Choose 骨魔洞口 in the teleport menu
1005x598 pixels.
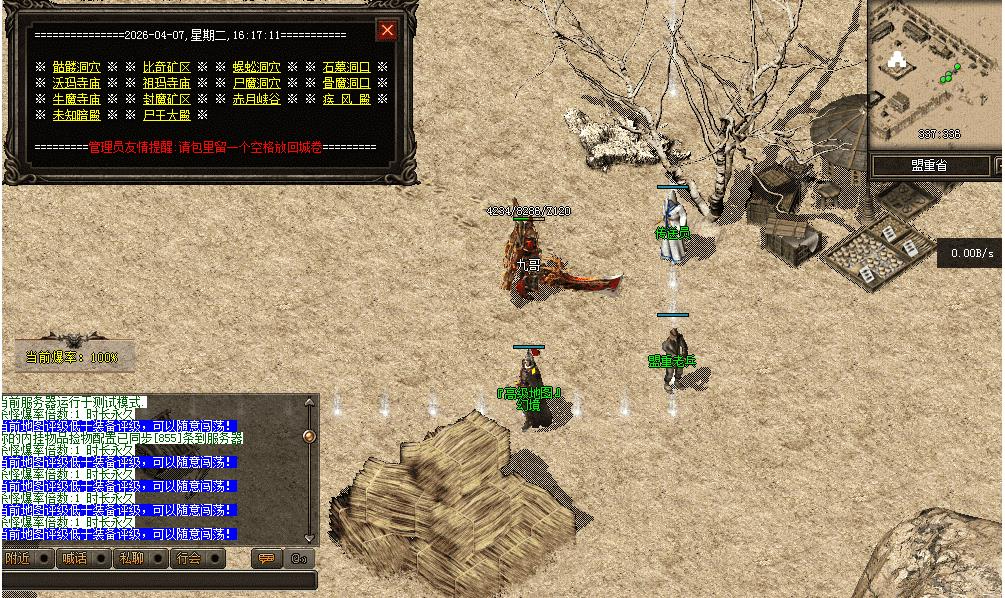346,83
